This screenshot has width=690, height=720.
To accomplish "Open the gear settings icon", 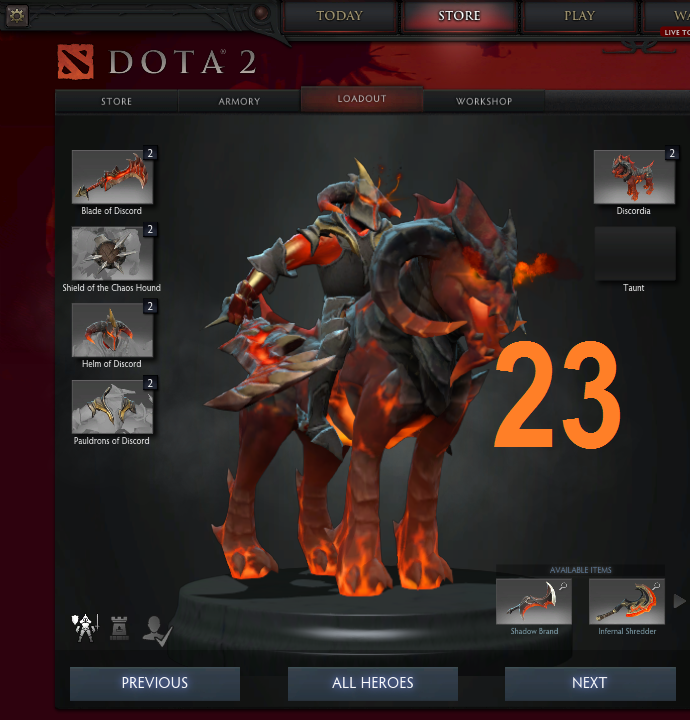I will point(17,15).
